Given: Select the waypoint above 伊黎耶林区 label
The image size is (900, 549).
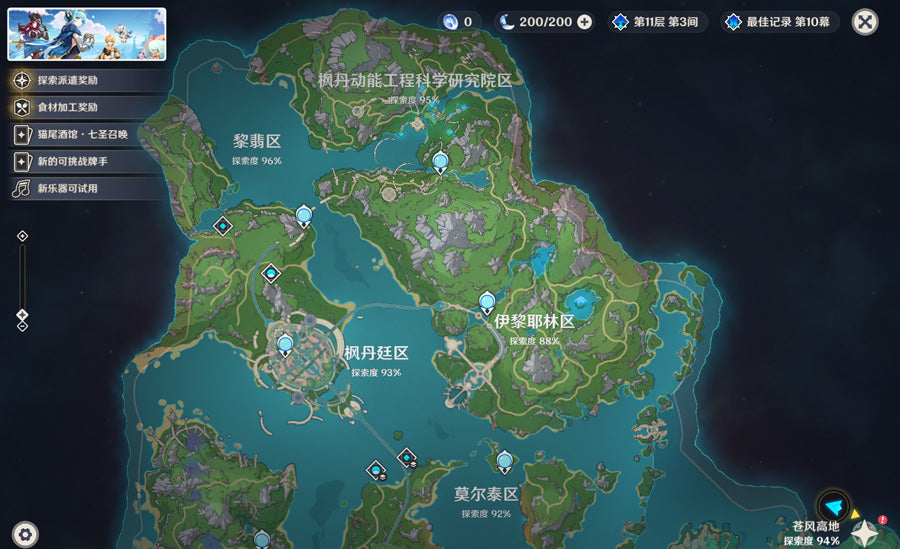Looking at the screenshot, I should (x=487, y=301).
